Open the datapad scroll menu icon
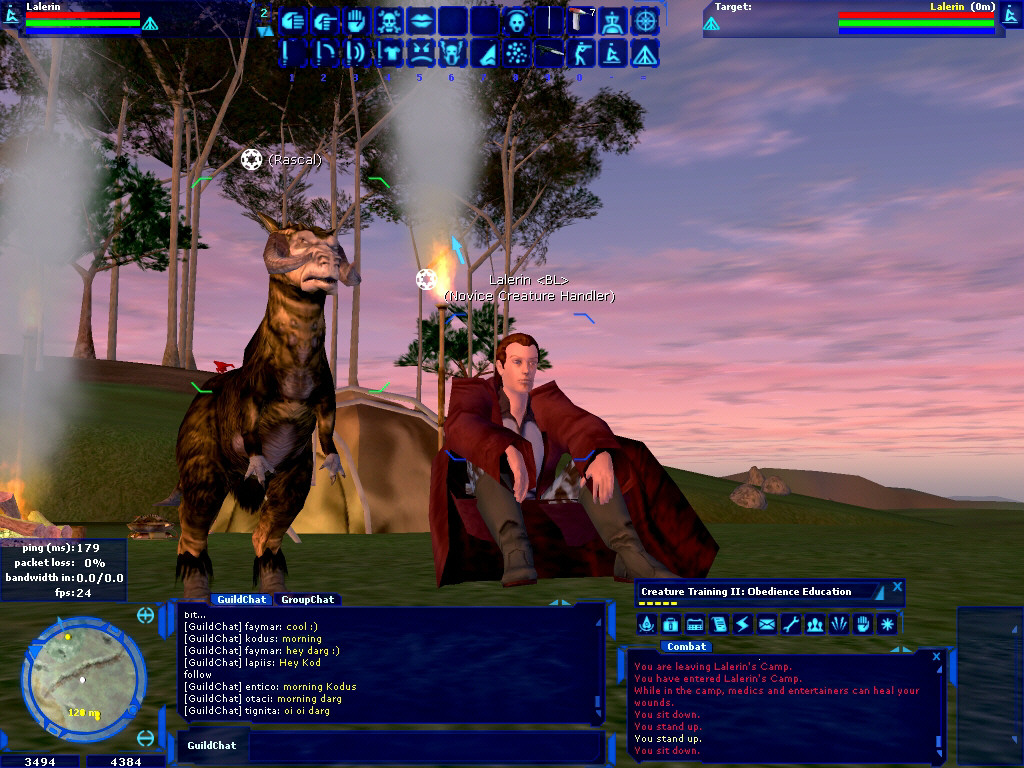Viewport: 1024px width, 768px height. pos(719,625)
